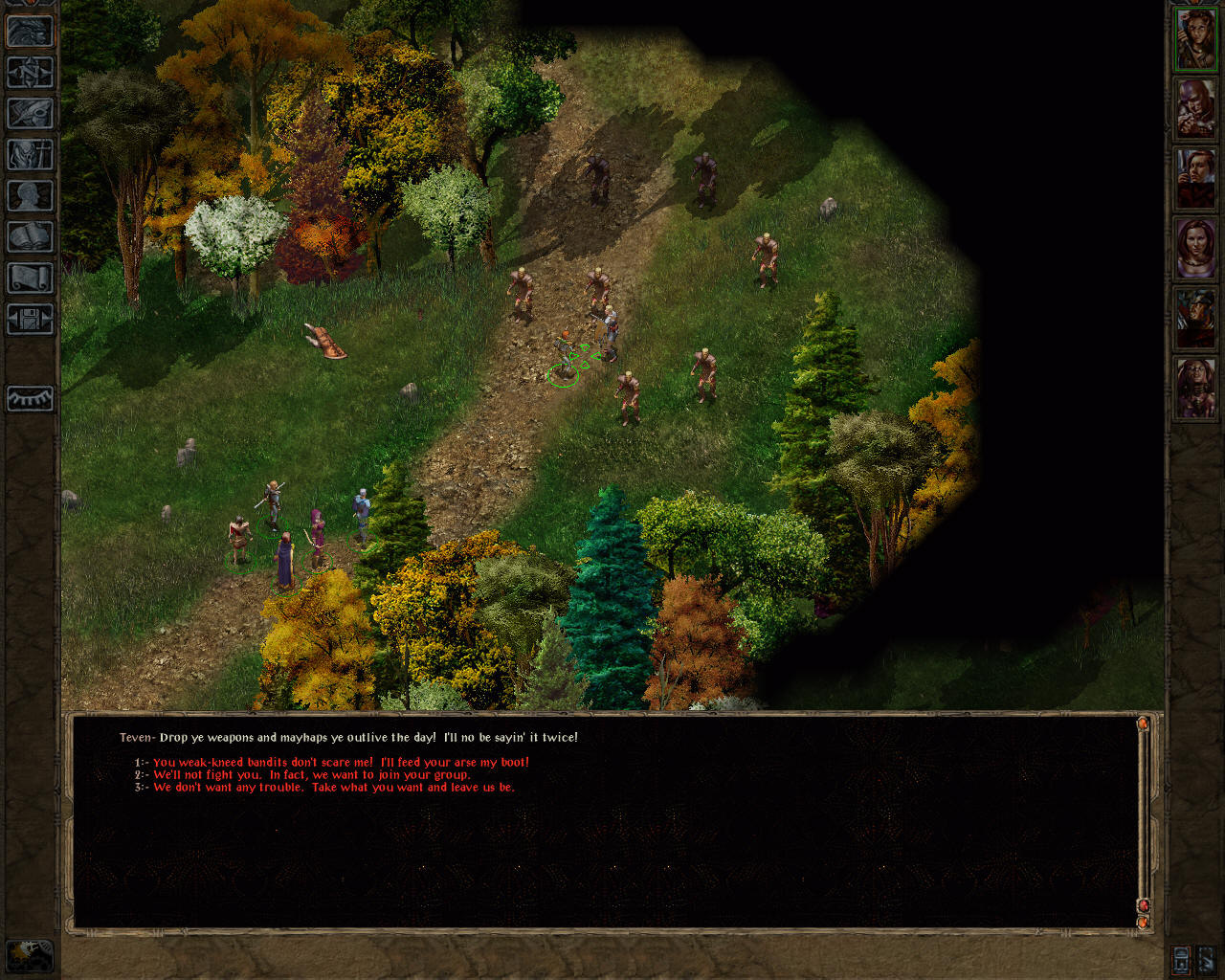The width and height of the screenshot is (1225, 980).
Task: Return to game with the top-left sidebar button
Action: (x=31, y=32)
